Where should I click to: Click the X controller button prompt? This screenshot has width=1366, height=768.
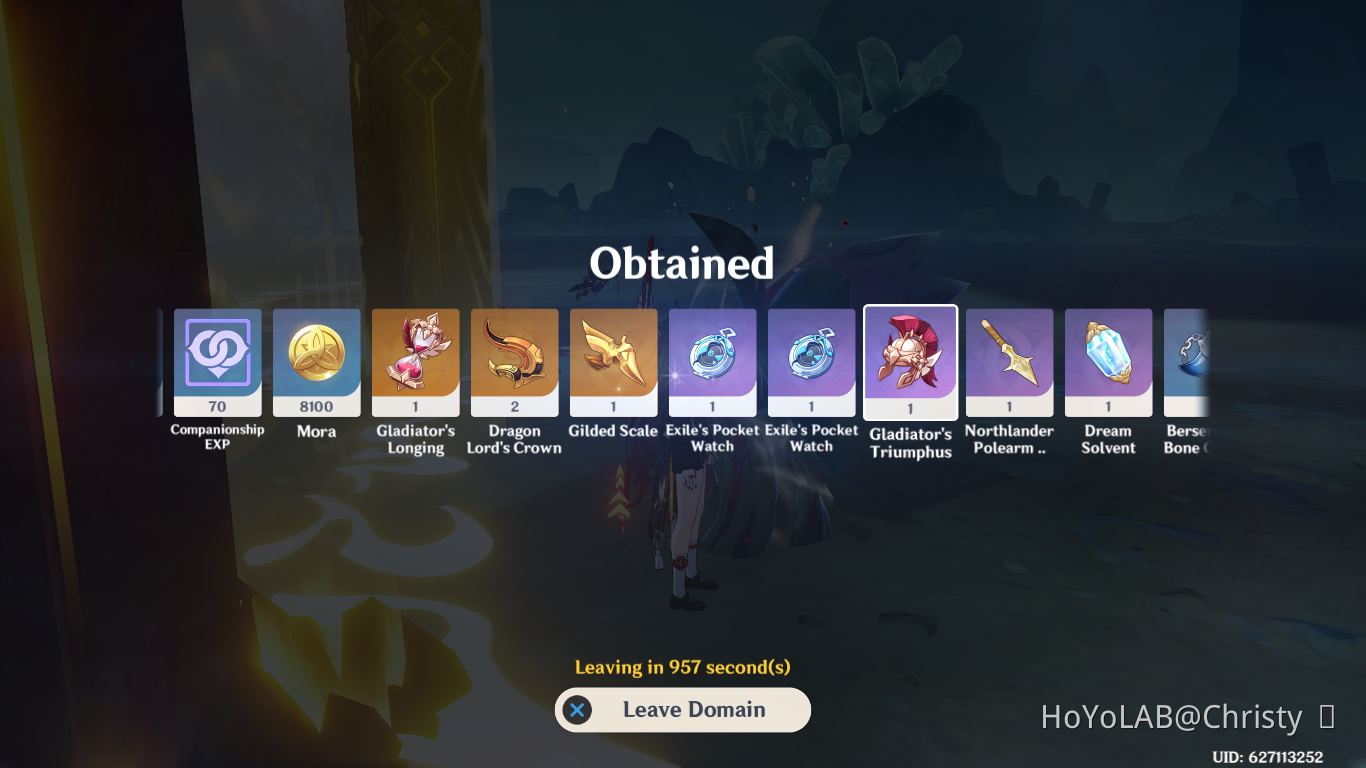(575, 710)
